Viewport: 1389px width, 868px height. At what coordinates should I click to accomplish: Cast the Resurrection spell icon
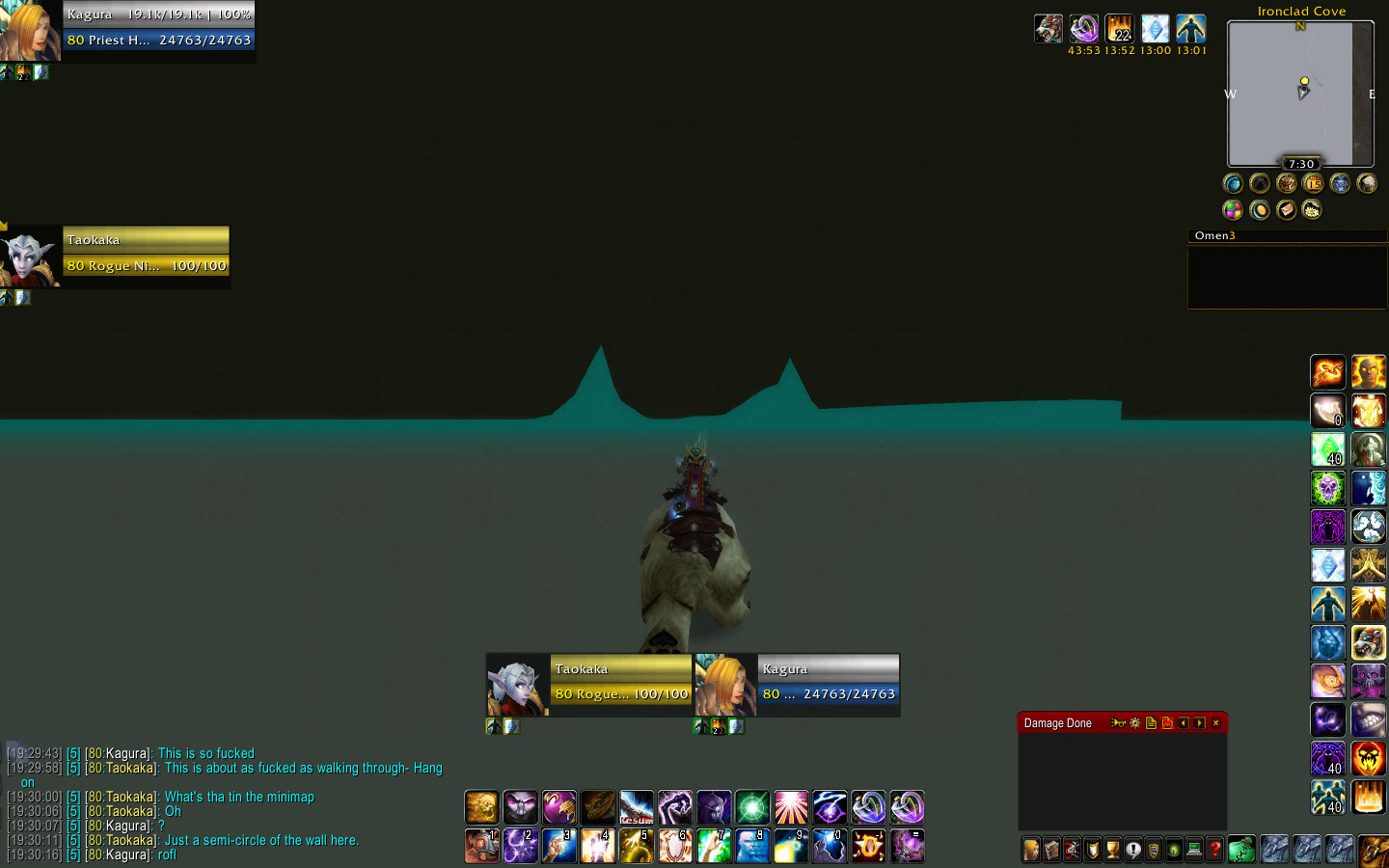pyautogui.click(x=637, y=807)
